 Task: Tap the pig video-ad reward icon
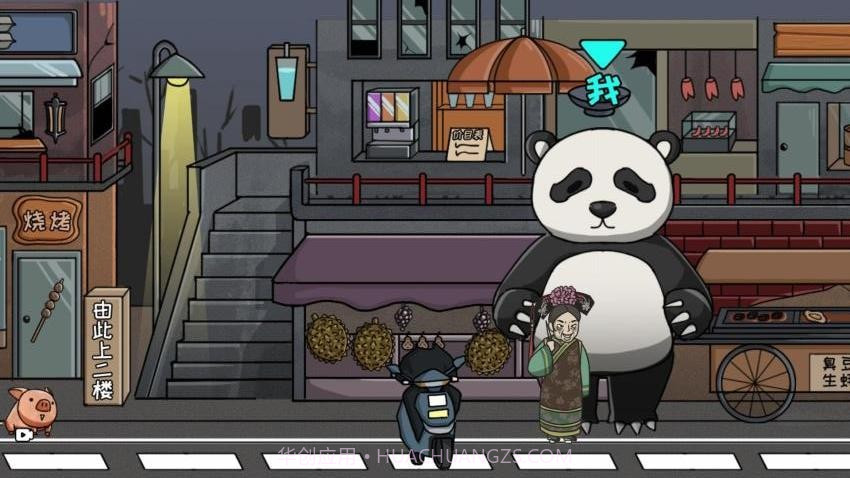(x=29, y=411)
